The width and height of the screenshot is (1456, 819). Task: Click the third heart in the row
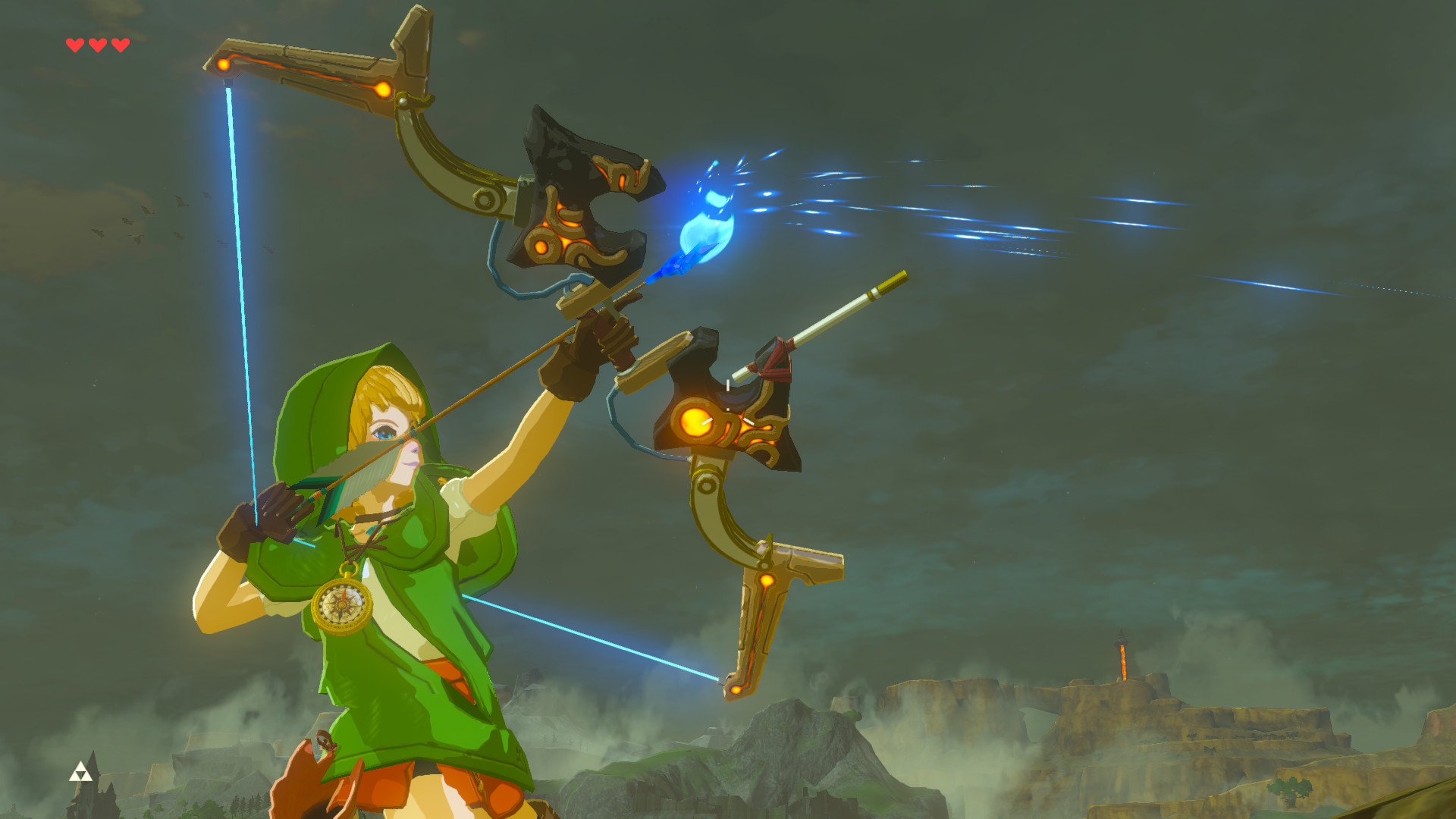(120, 43)
